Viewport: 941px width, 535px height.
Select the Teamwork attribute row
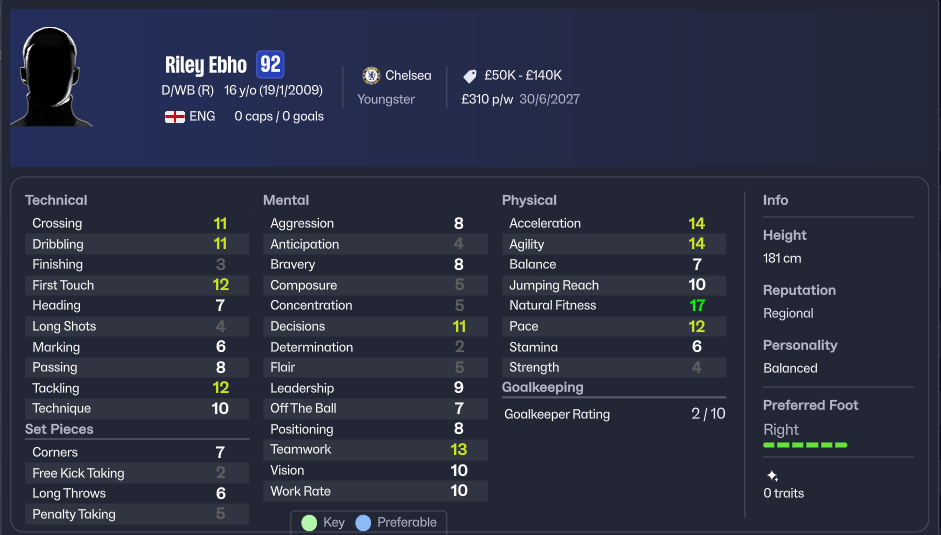click(x=374, y=450)
